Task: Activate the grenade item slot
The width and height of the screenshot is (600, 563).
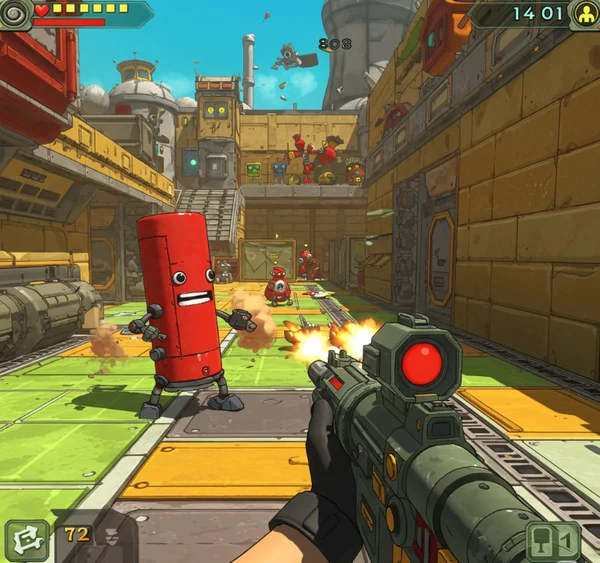Action: pos(553,541)
